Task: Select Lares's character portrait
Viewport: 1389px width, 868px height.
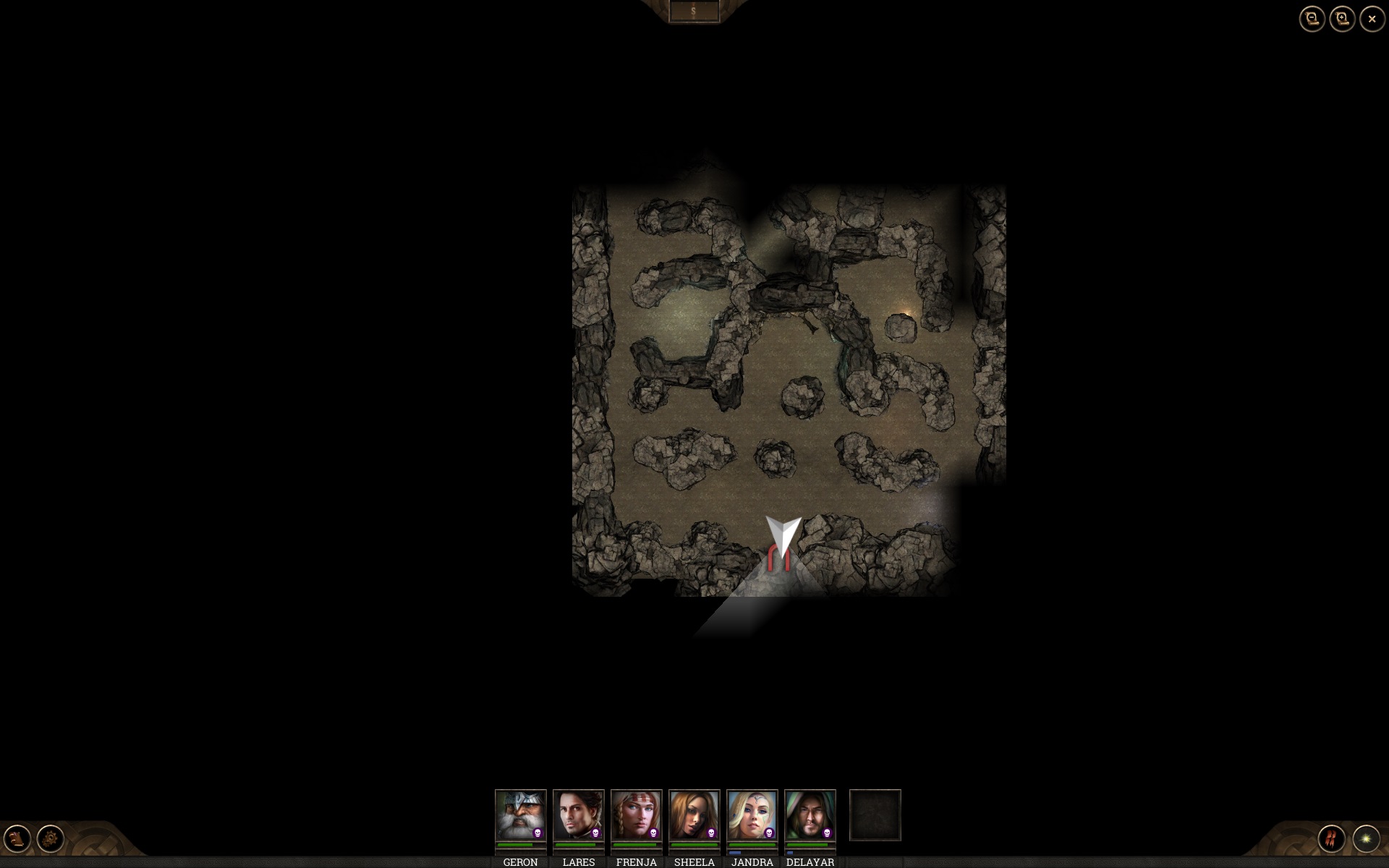Action: point(579,815)
